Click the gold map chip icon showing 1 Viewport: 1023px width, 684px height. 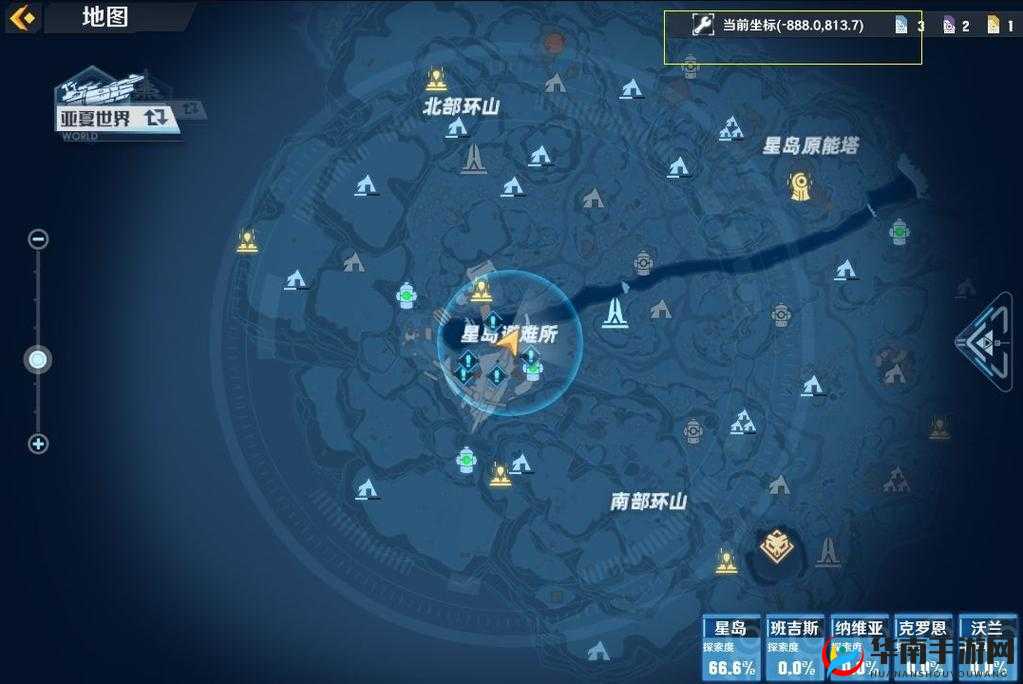993,25
